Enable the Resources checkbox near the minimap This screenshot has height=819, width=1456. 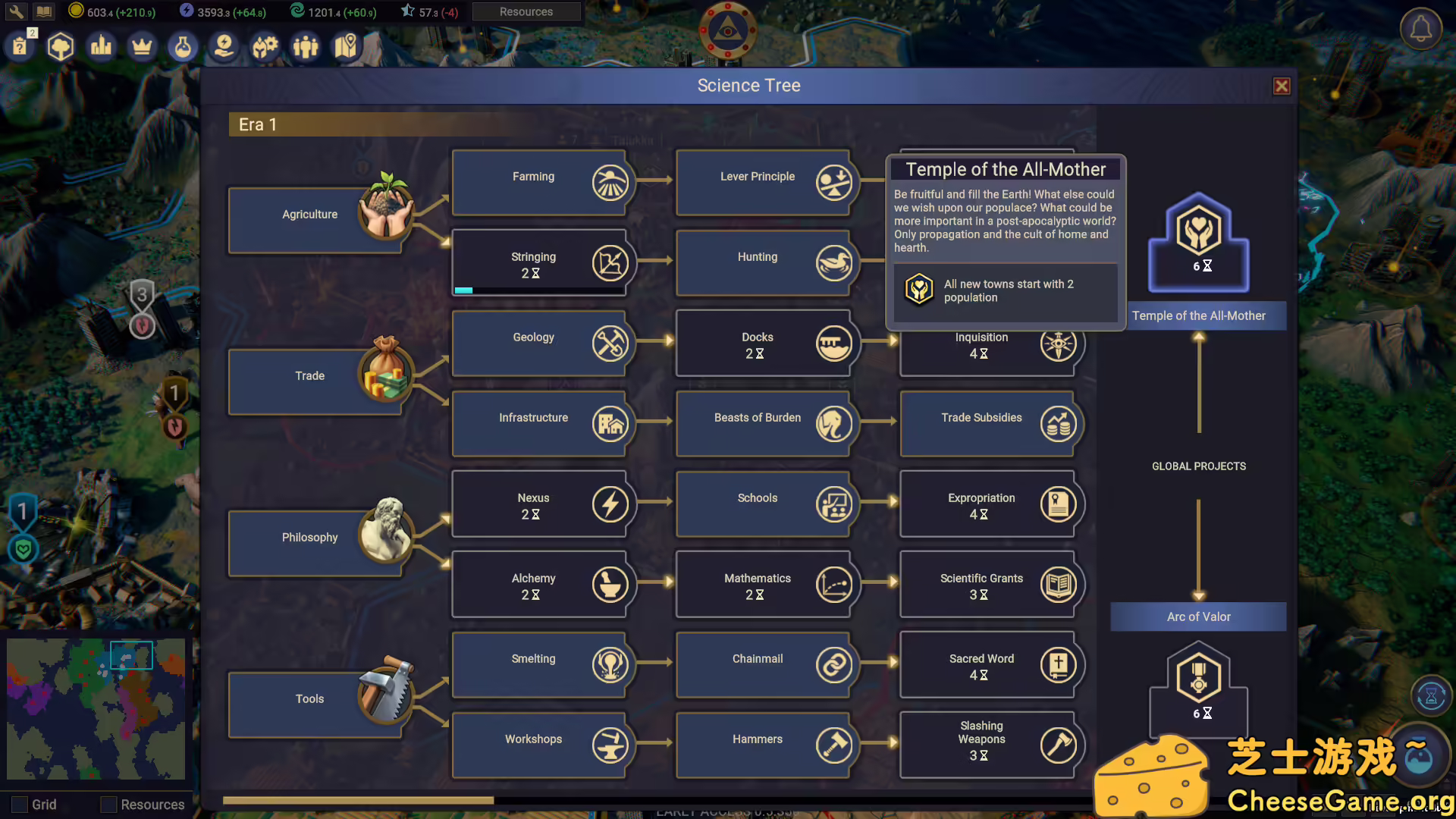coord(108,805)
